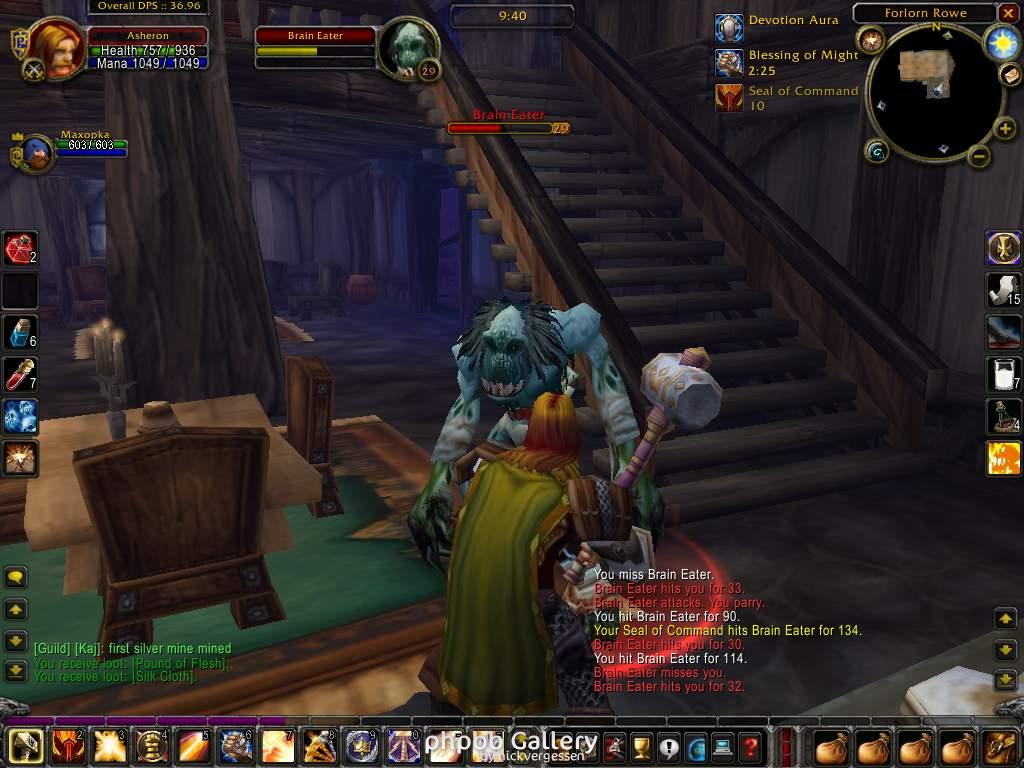The height and width of the screenshot is (768, 1024).
Task: Select party member Maxopka's portrait
Action: 36,153
